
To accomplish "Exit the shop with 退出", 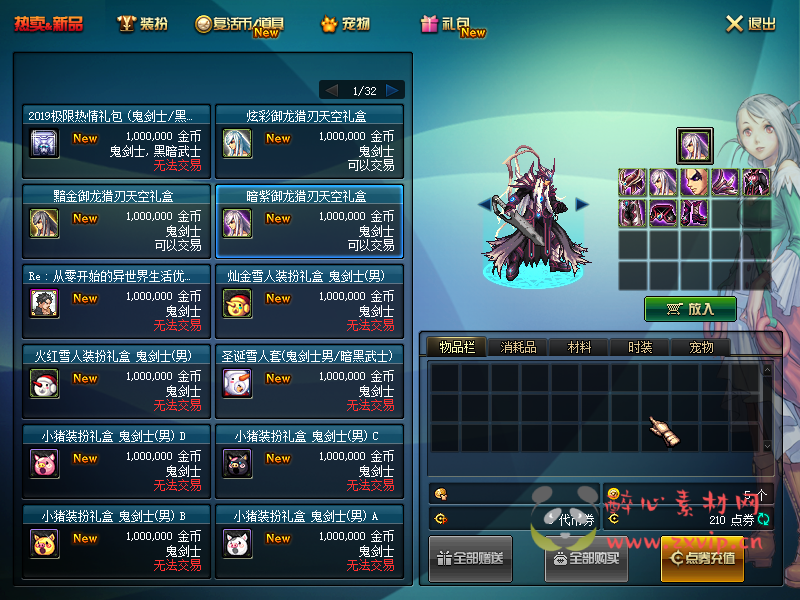I will (x=750, y=24).
